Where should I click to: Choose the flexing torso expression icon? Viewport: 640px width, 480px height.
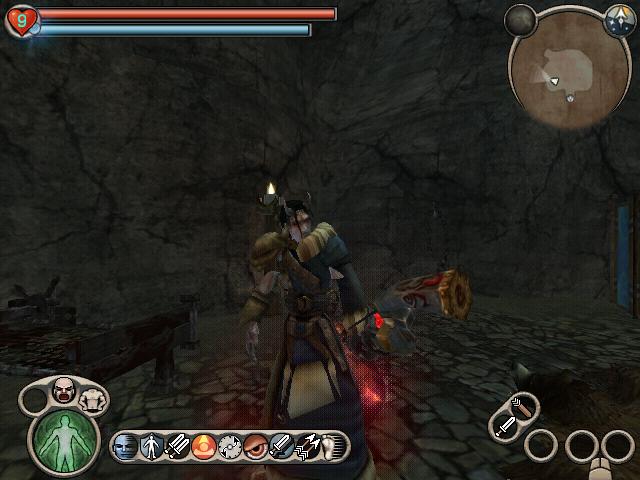click(91, 398)
